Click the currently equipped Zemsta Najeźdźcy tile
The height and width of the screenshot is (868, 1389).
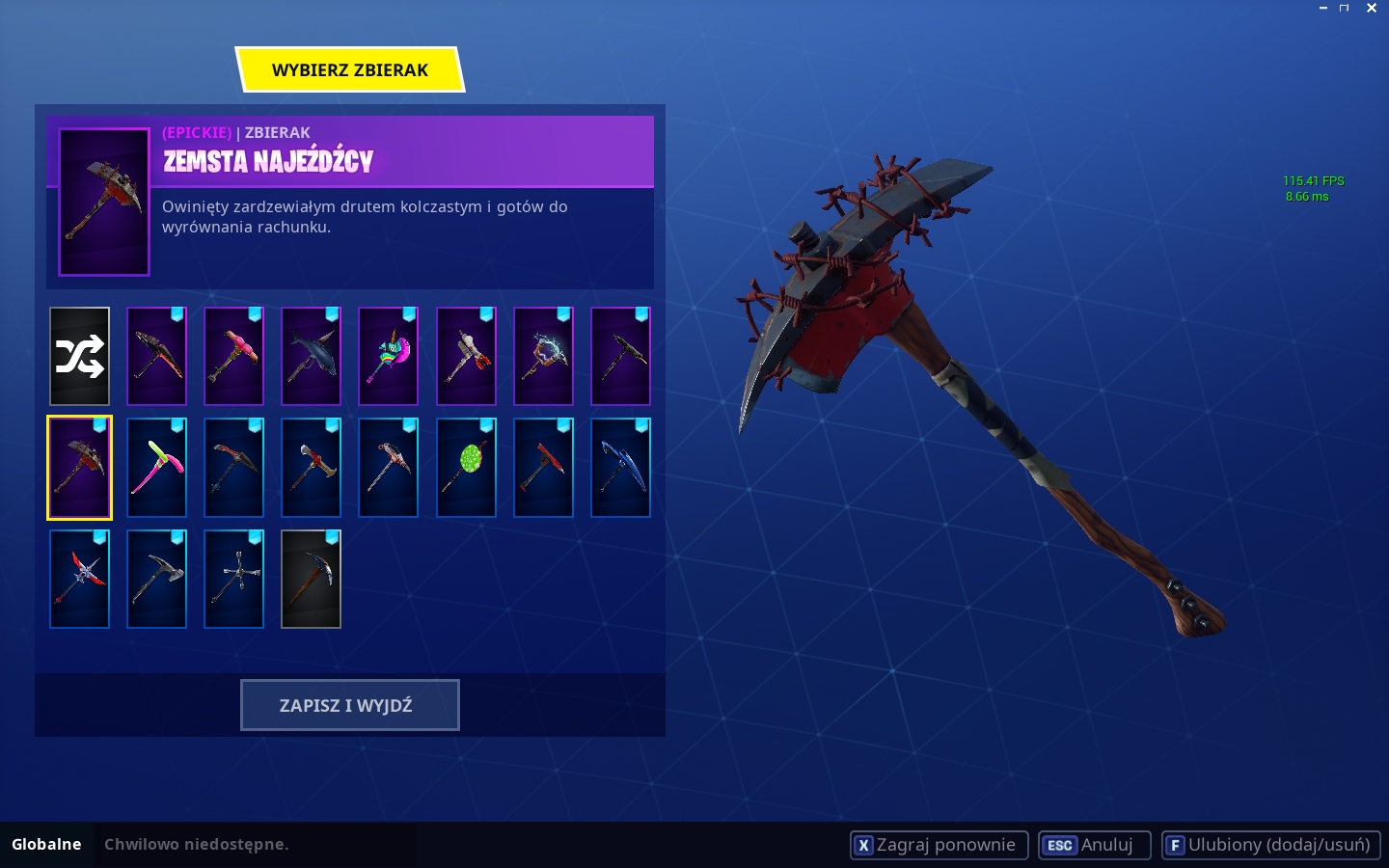point(79,468)
